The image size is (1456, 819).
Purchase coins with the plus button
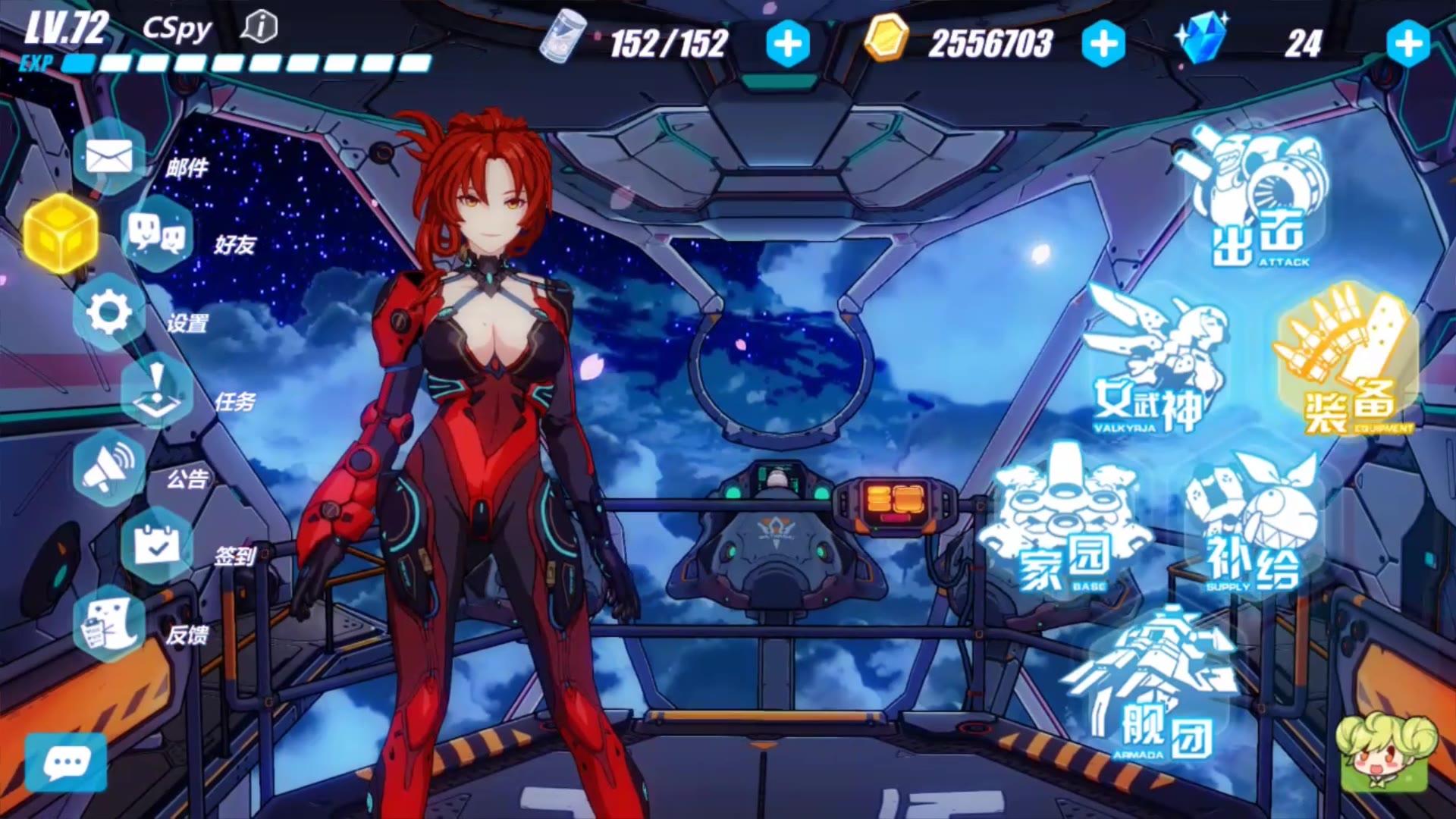click(x=1103, y=45)
